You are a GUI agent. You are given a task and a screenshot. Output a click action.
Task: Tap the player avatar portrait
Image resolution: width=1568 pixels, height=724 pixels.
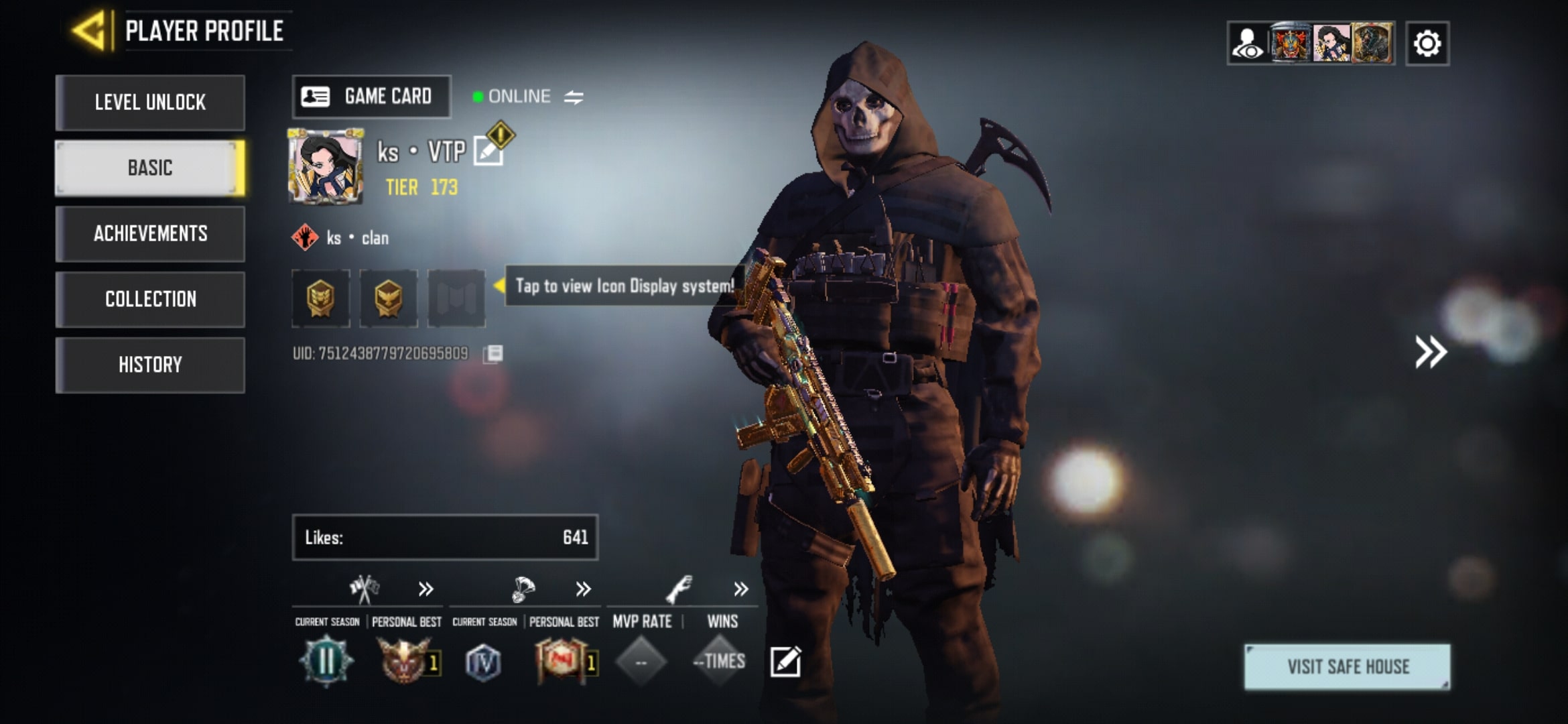pyautogui.click(x=326, y=166)
